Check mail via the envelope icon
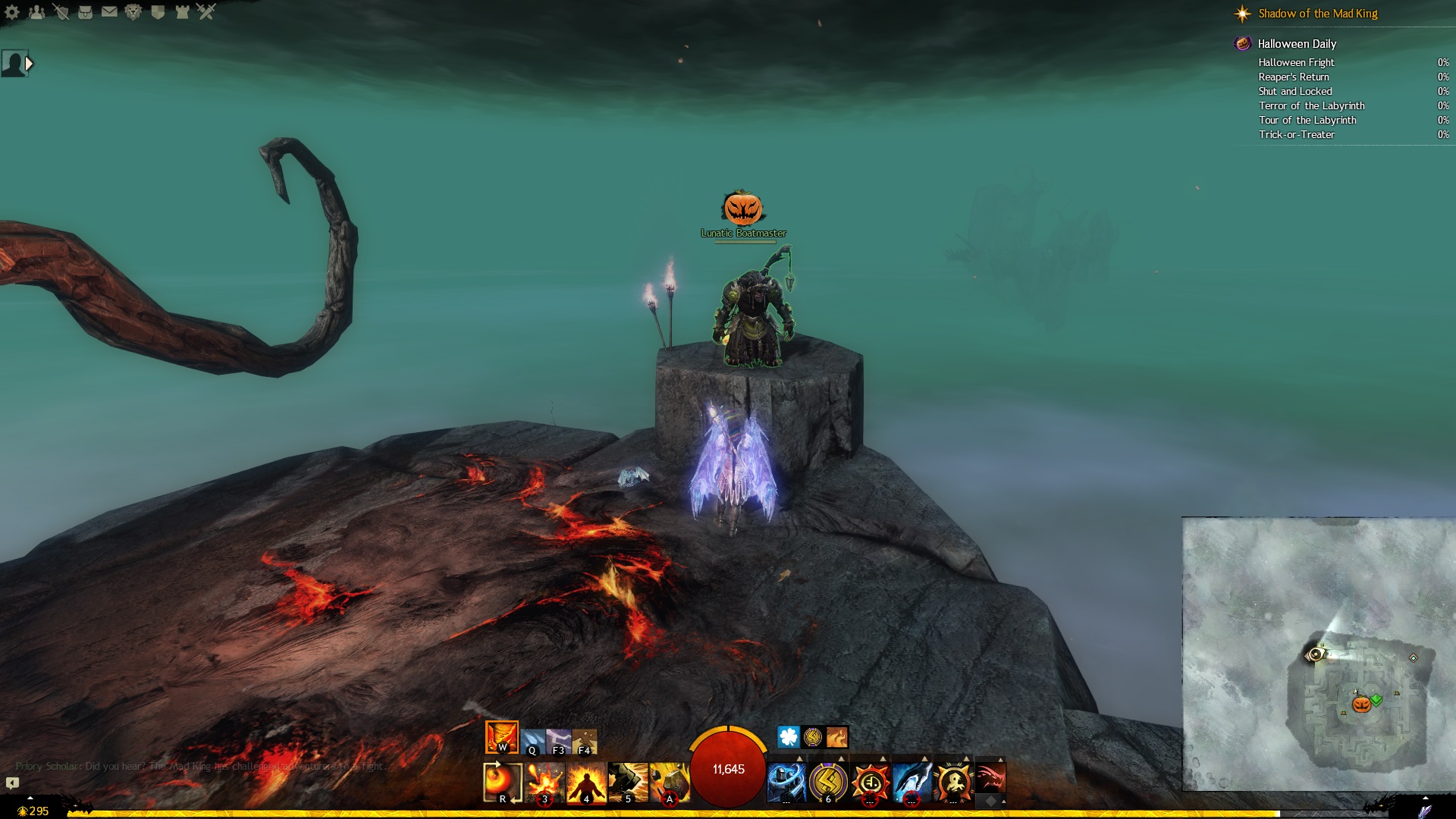 (x=109, y=12)
